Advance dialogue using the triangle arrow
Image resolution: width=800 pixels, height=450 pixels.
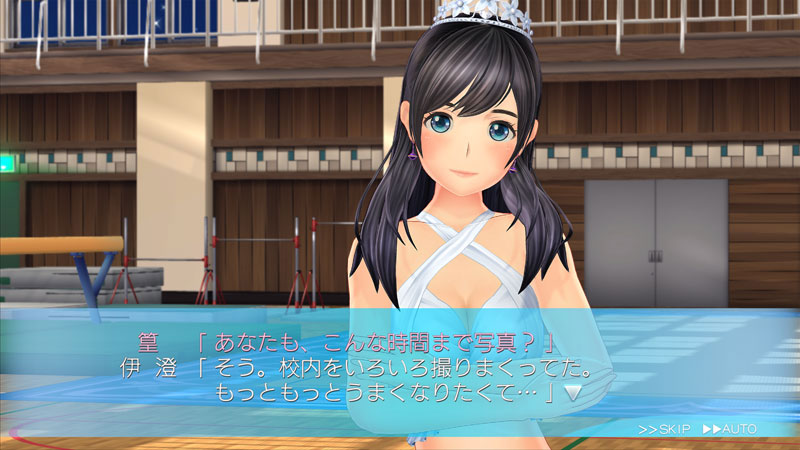(573, 393)
